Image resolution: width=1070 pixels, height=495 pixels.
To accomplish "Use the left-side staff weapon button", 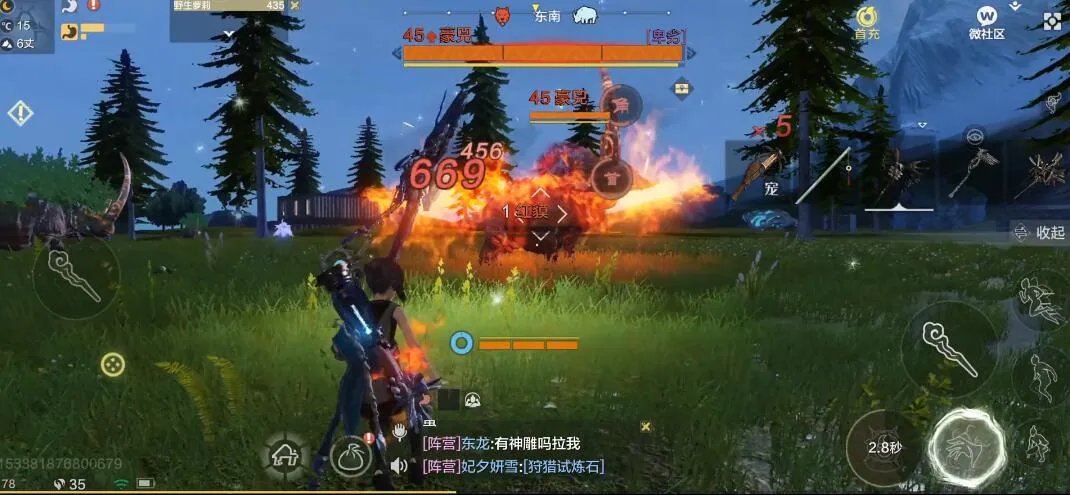I will (76, 275).
